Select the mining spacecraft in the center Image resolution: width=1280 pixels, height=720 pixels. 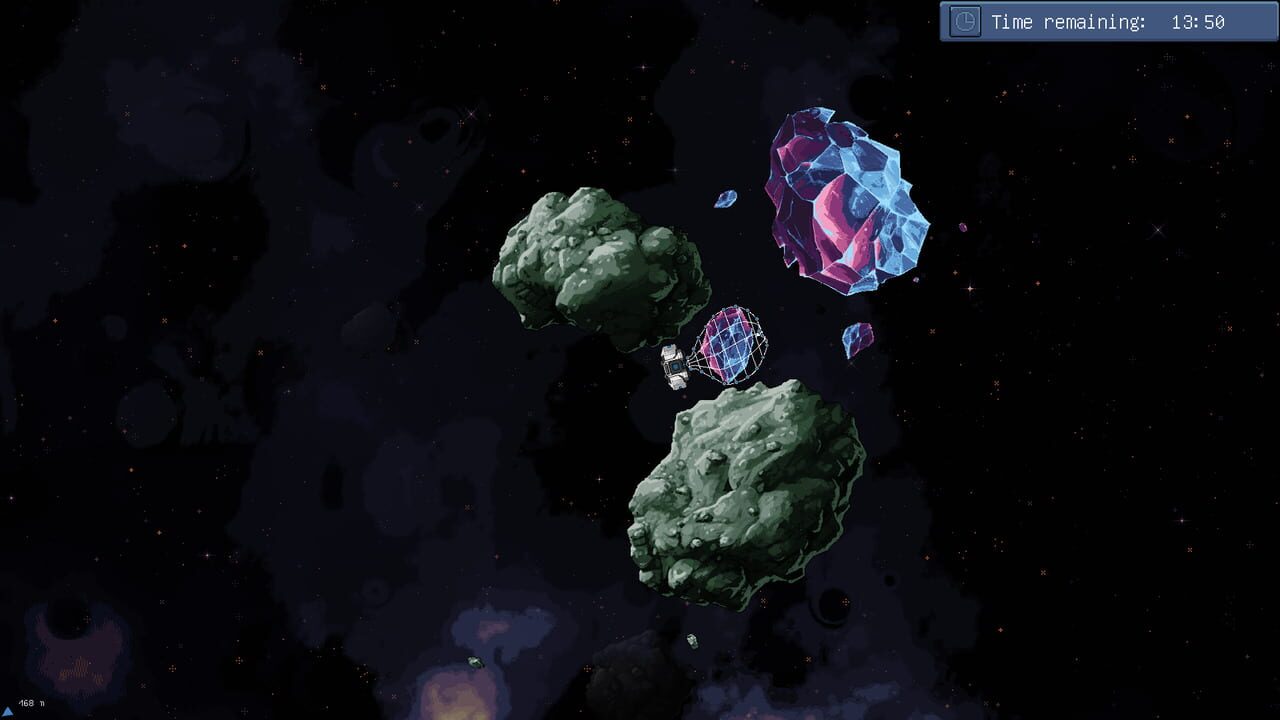point(673,365)
